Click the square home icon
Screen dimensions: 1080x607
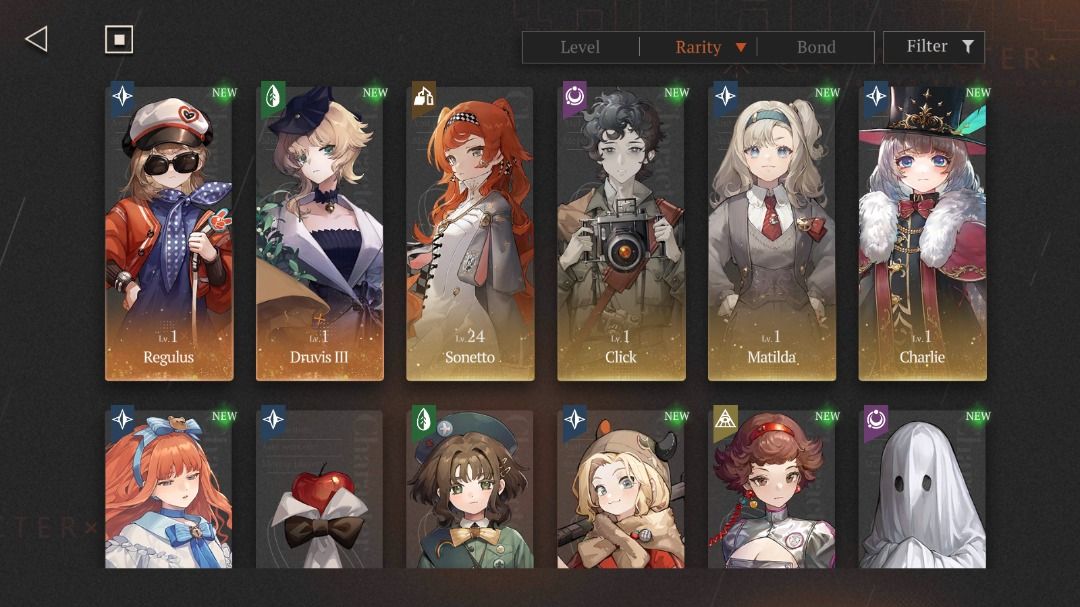pos(119,39)
